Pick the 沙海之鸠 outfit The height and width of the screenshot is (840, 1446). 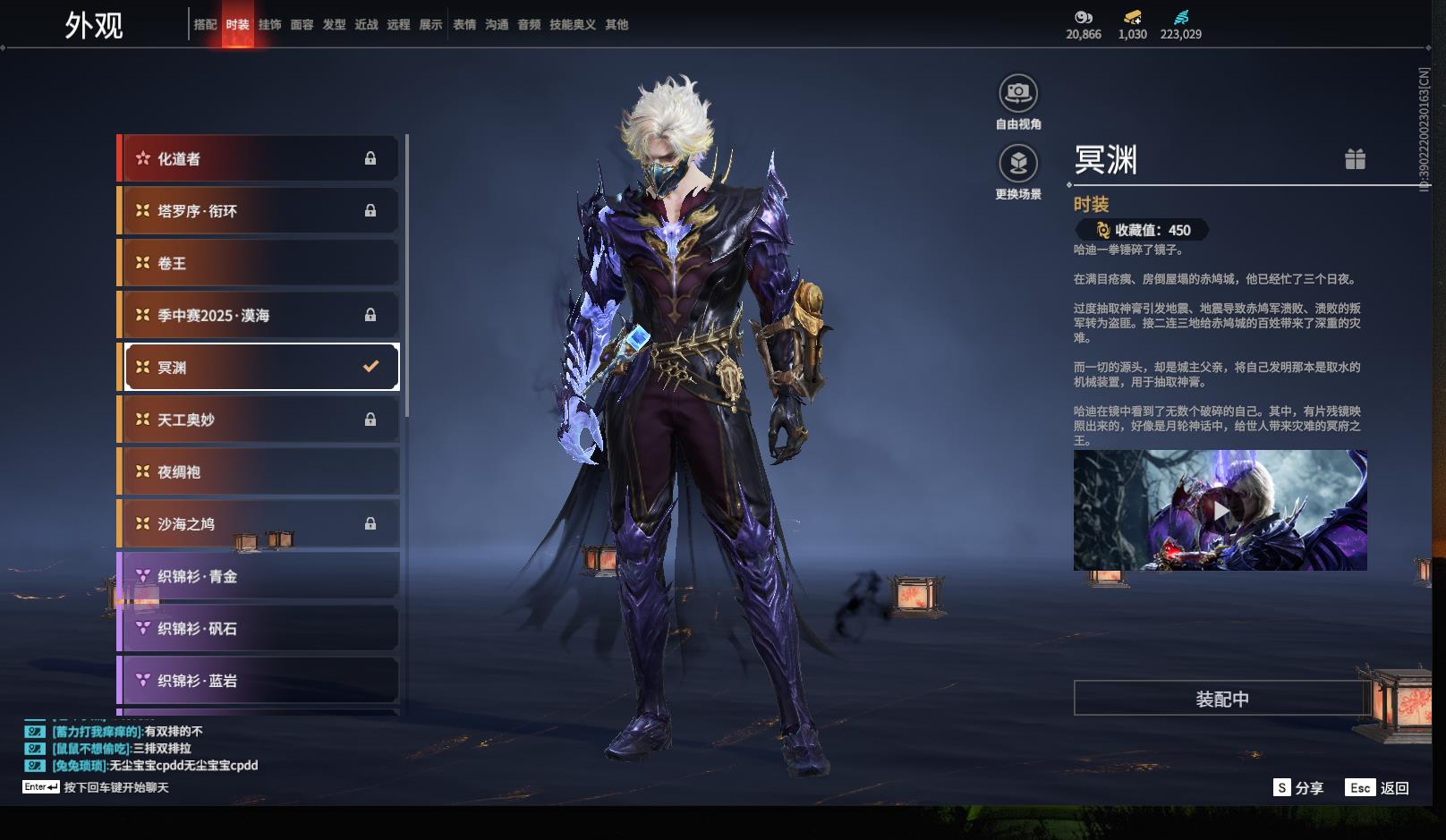tap(259, 524)
